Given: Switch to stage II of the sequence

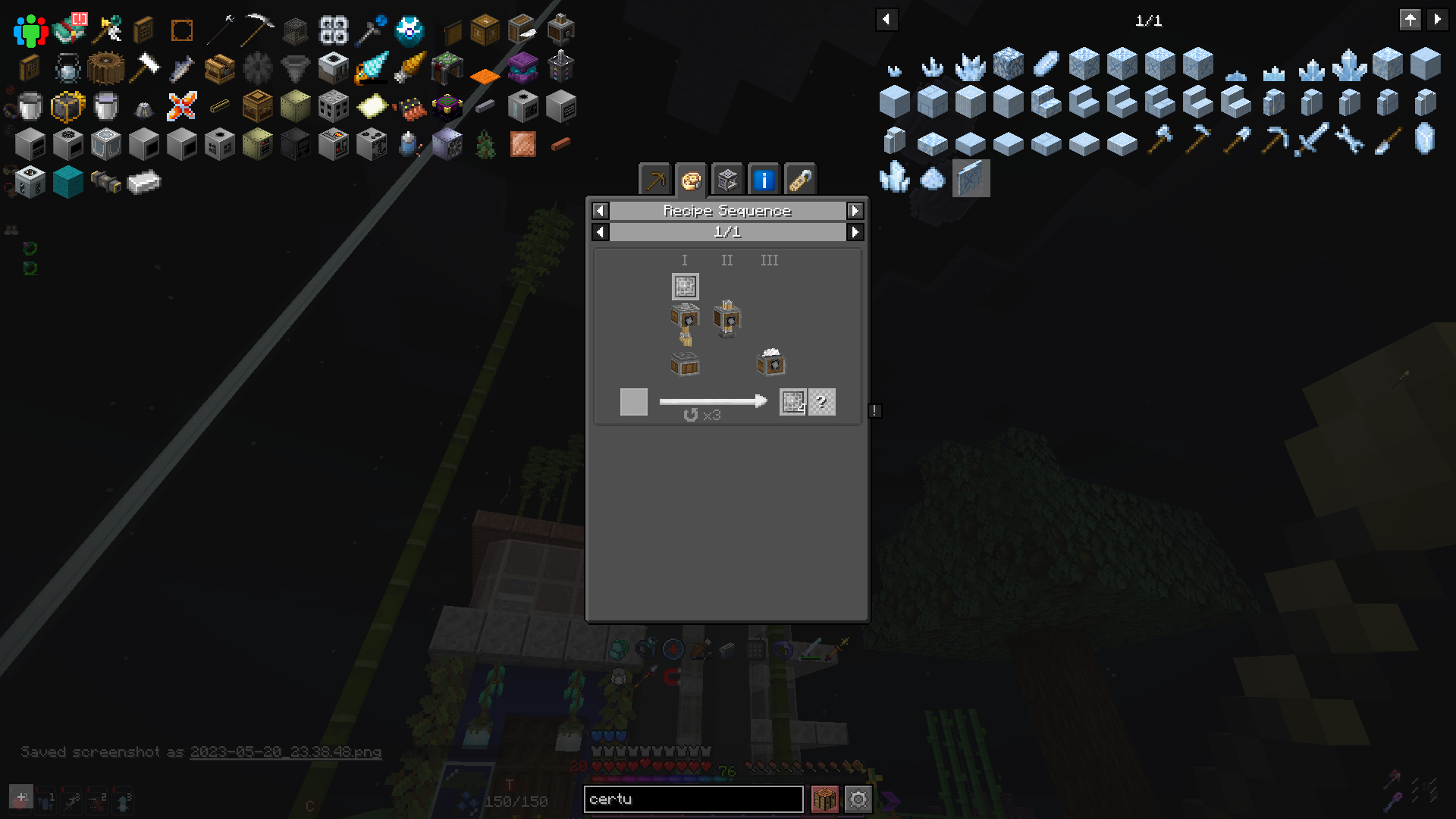Looking at the screenshot, I should [x=726, y=260].
